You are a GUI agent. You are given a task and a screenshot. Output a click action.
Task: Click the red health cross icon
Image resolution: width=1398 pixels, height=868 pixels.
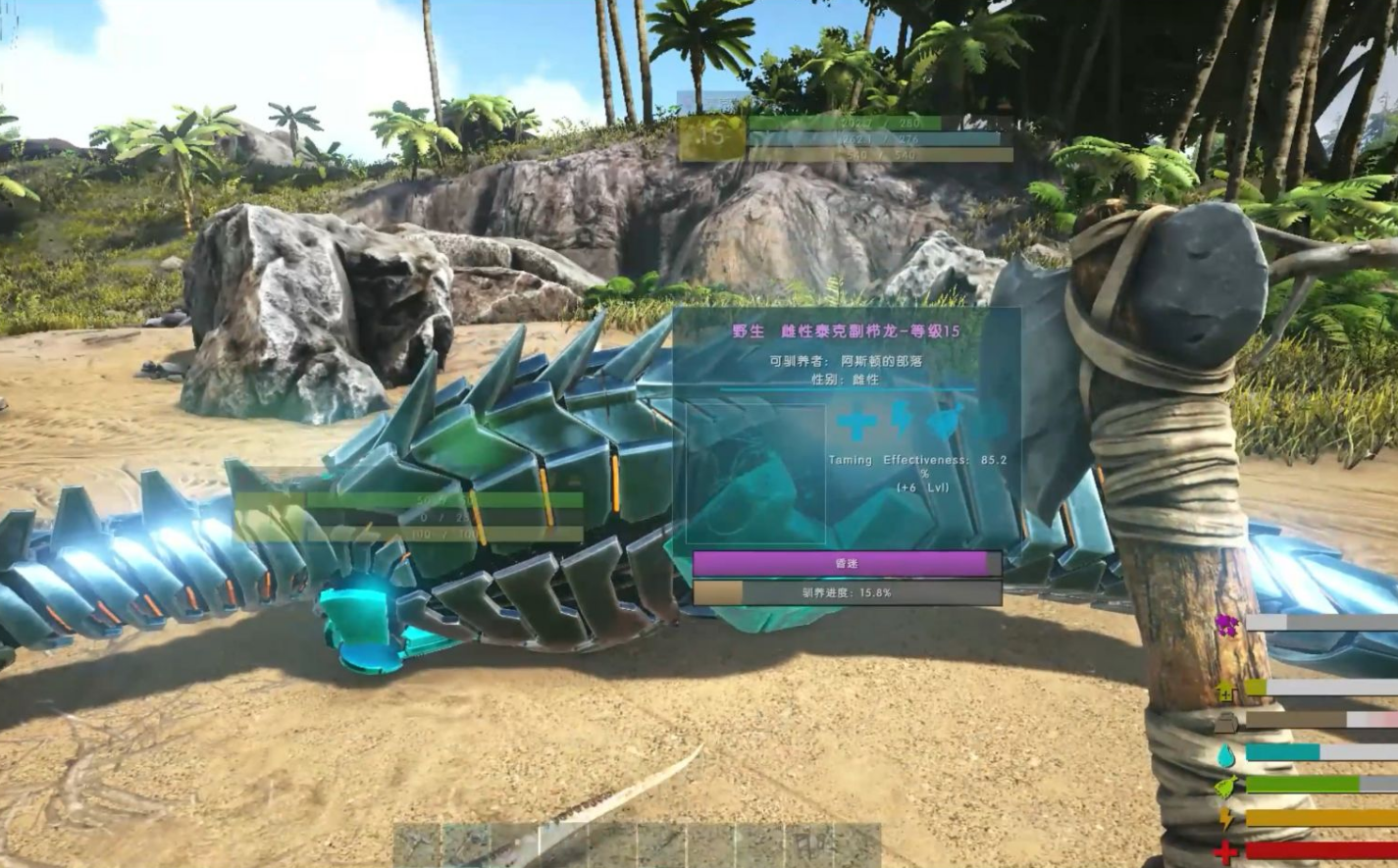1226,852
